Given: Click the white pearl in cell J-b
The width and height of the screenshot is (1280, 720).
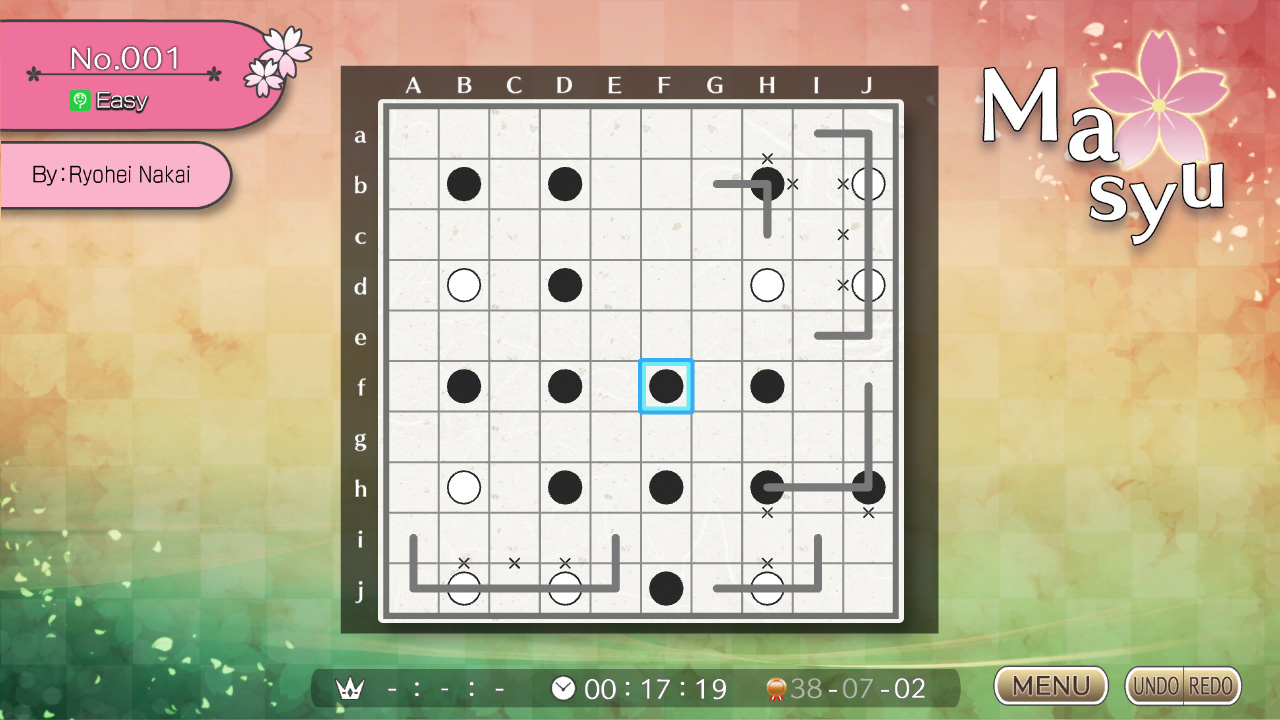Looking at the screenshot, I should pyautogui.click(x=867, y=183).
